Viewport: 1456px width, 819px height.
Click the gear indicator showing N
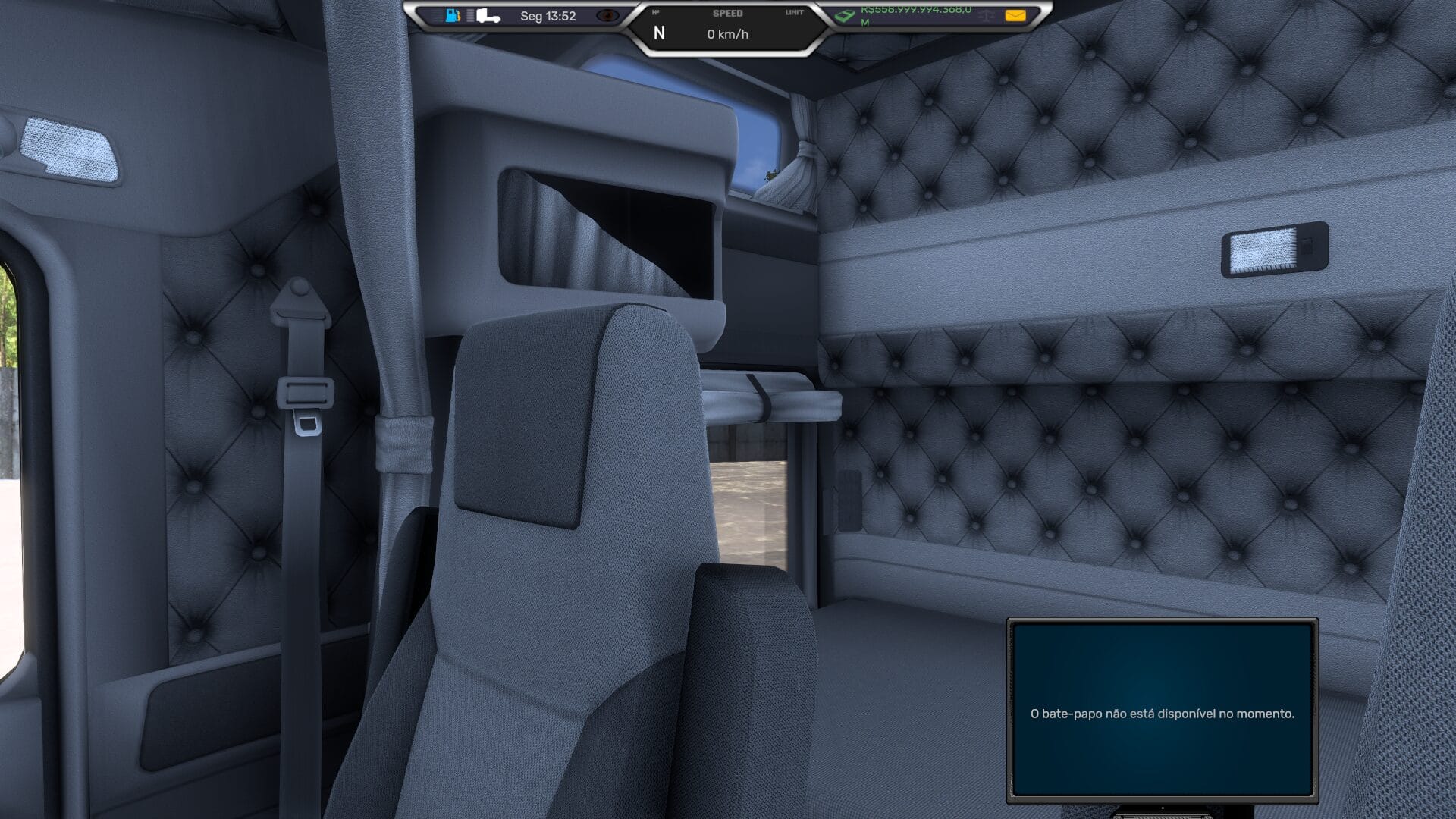[x=660, y=32]
